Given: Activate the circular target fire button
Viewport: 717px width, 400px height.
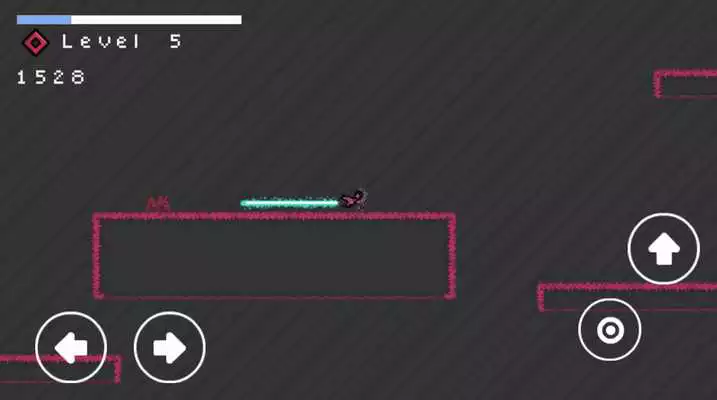Looking at the screenshot, I should [609, 329].
